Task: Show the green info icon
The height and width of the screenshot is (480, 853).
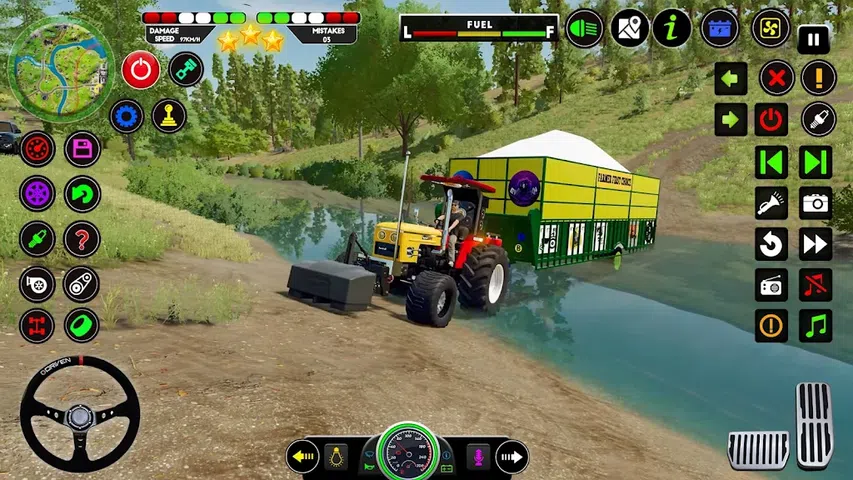Action: [672, 28]
